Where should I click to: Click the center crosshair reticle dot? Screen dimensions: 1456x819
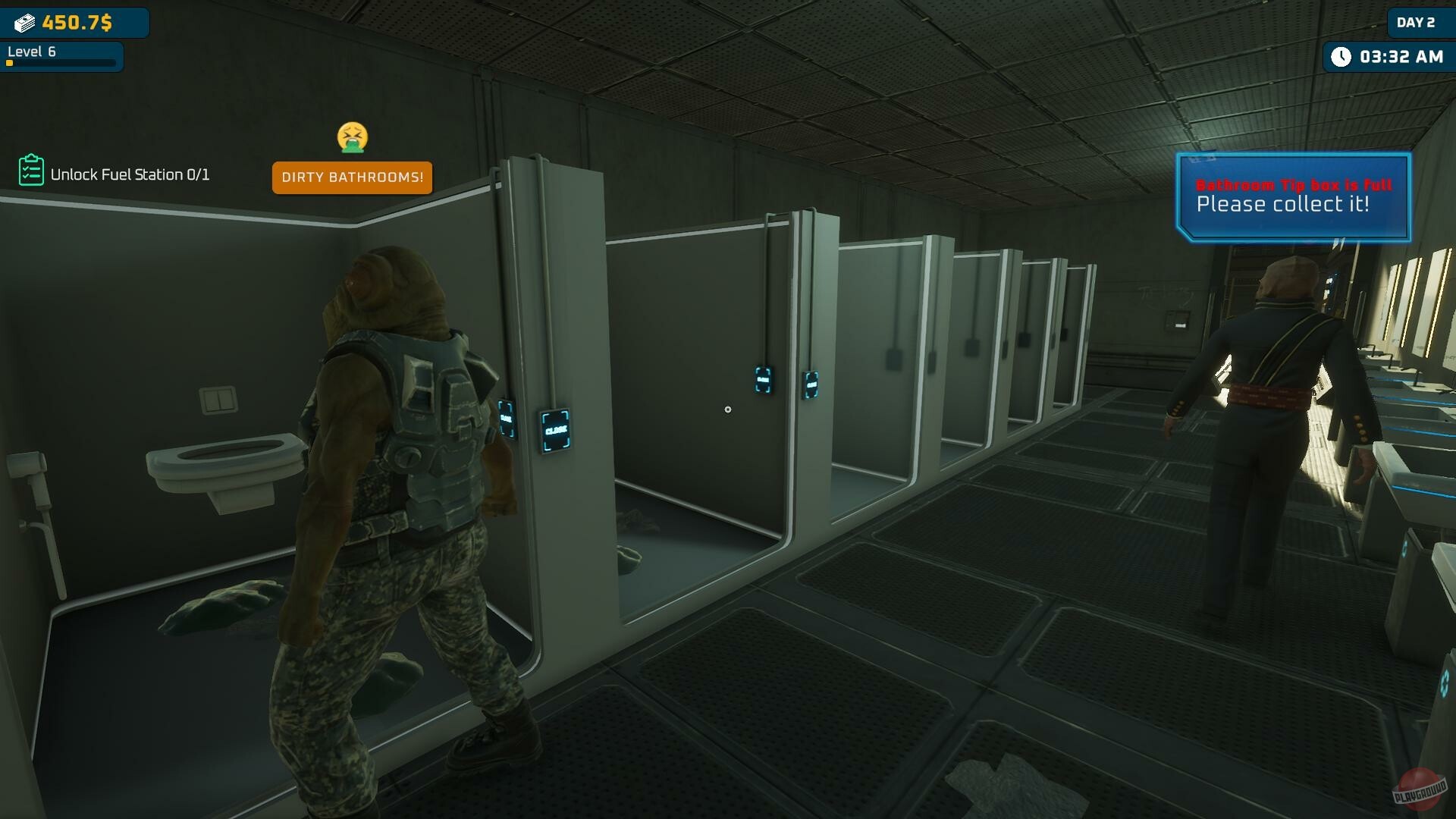click(x=728, y=409)
